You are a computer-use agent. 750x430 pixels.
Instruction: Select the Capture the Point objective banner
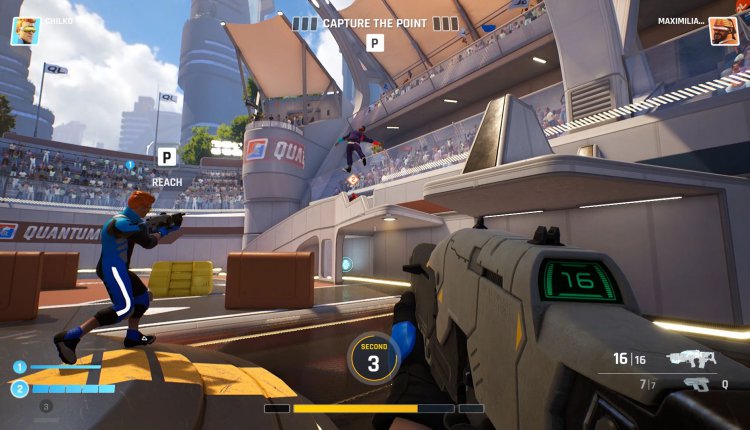(x=375, y=23)
